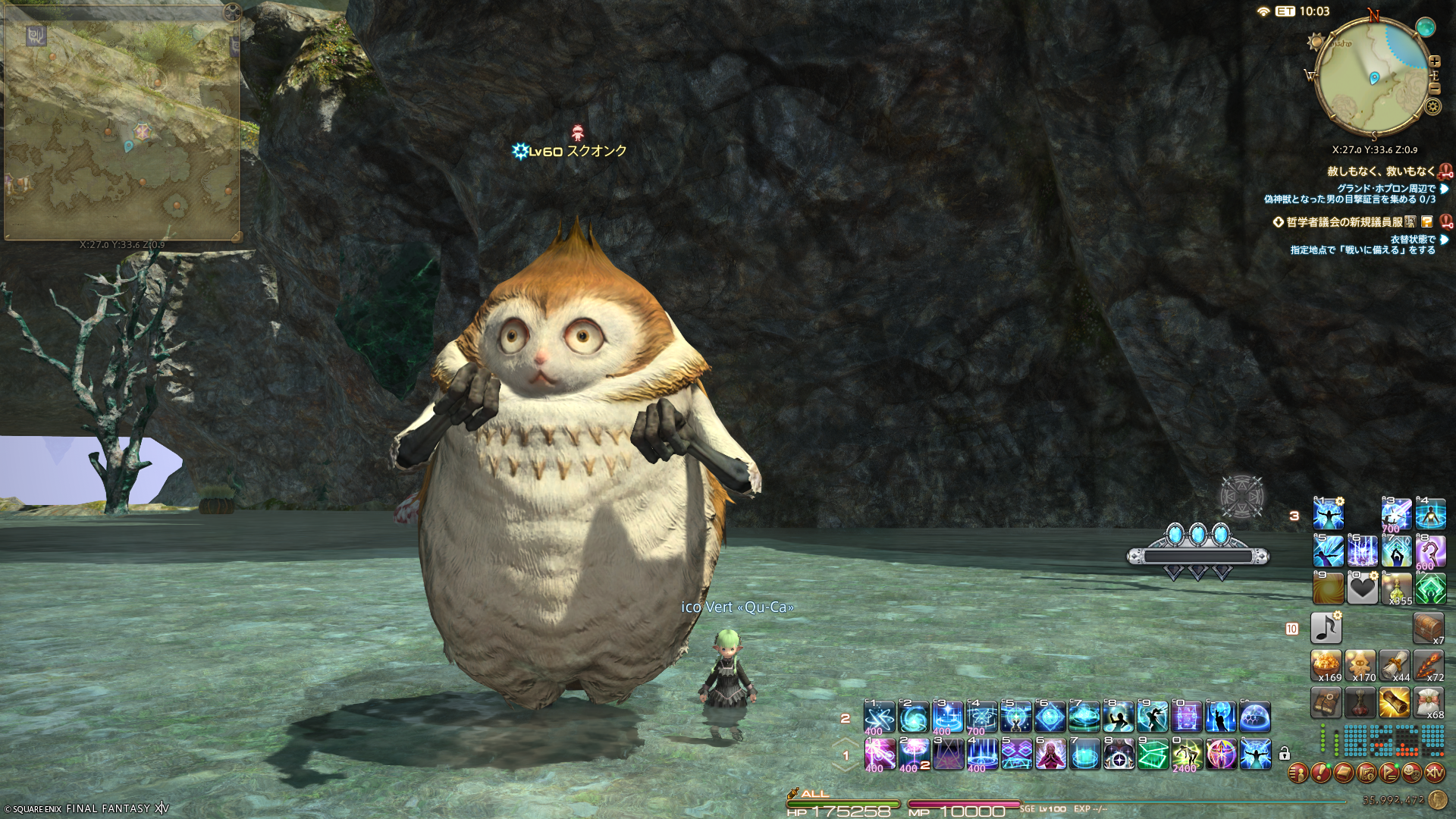Cast the blue hexagon dome shield ability
Image resolution: width=1456 pixels, height=819 pixels.
point(1255,717)
